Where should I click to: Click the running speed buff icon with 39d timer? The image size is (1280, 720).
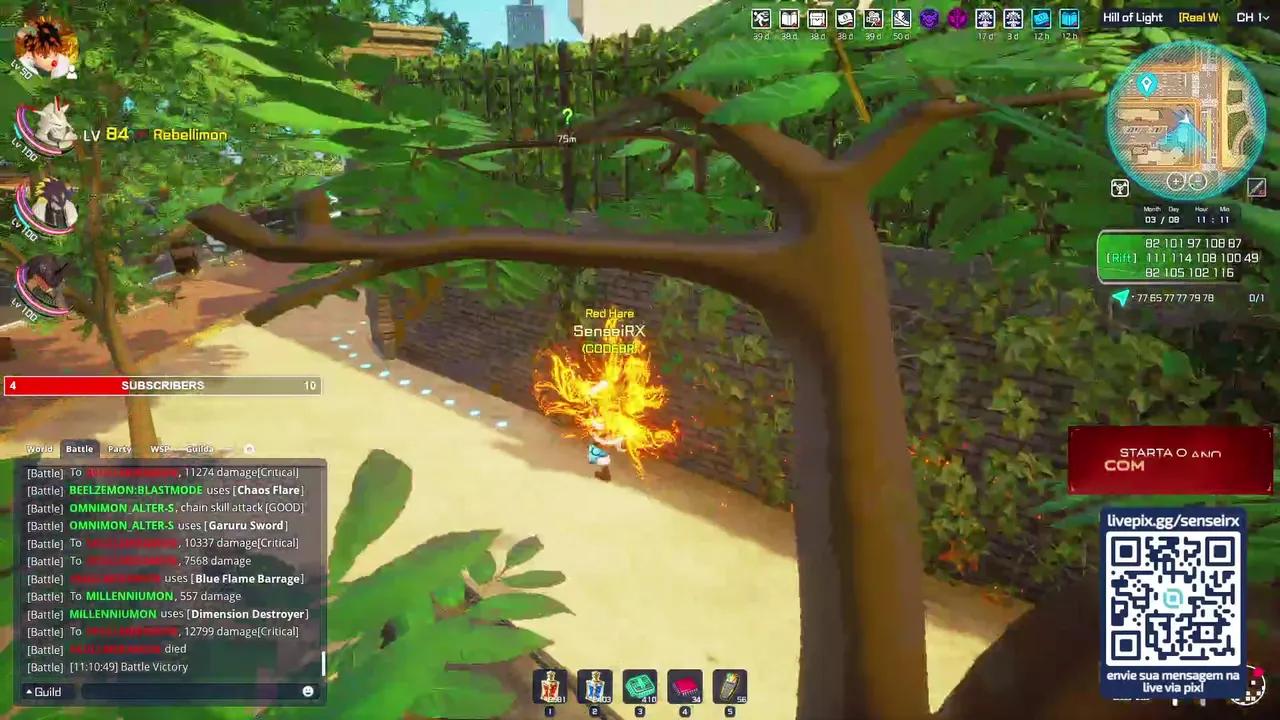[760, 18]
